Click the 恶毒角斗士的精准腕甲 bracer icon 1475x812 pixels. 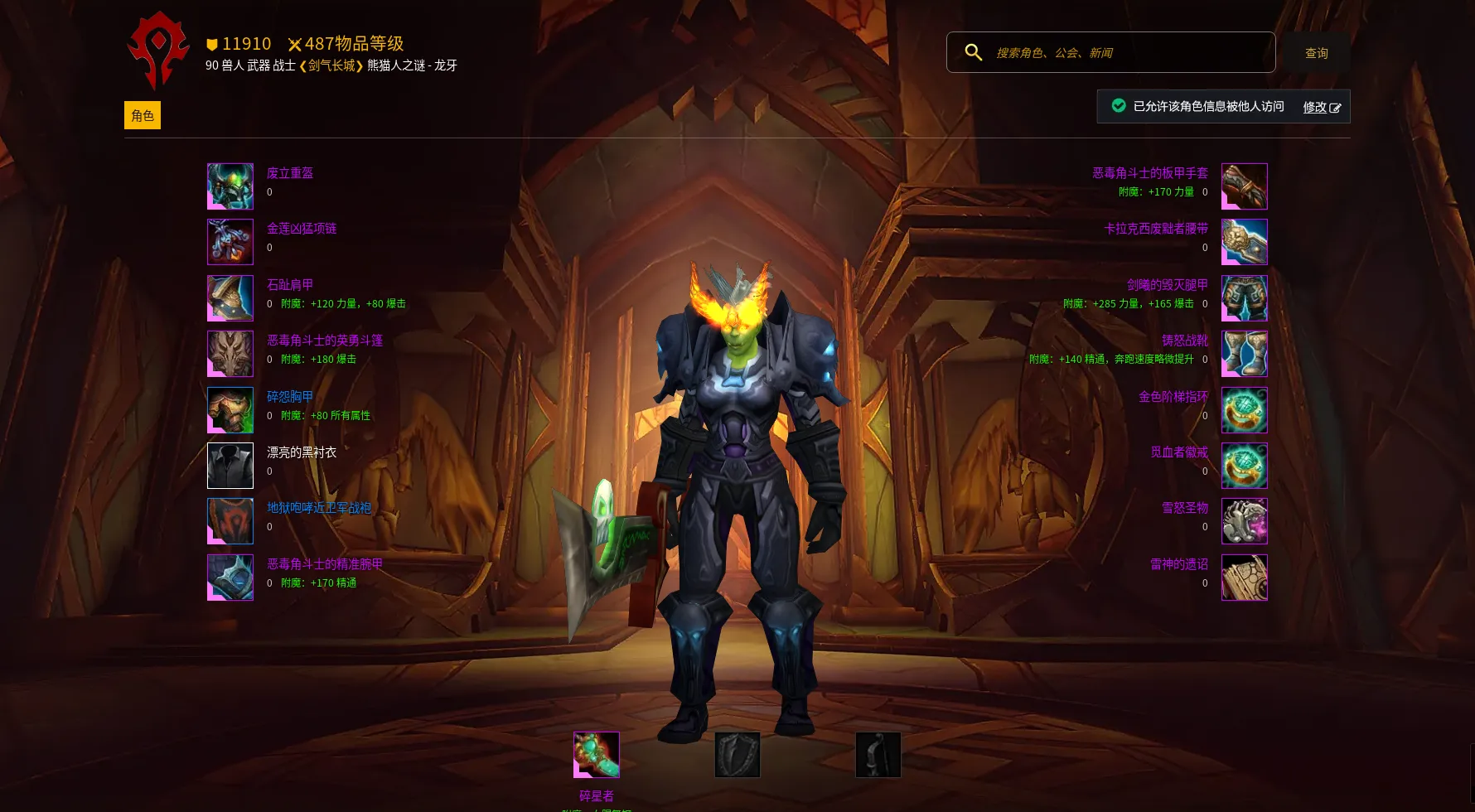point(230,578)
